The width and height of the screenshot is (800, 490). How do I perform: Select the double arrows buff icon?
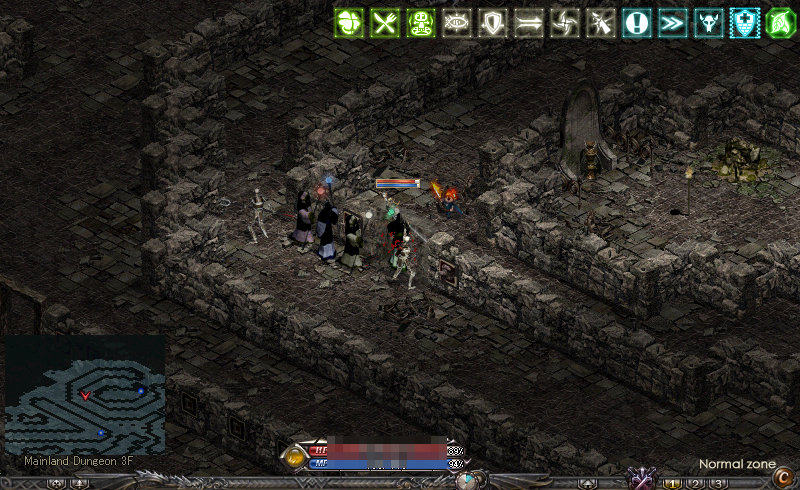[529, 23]
